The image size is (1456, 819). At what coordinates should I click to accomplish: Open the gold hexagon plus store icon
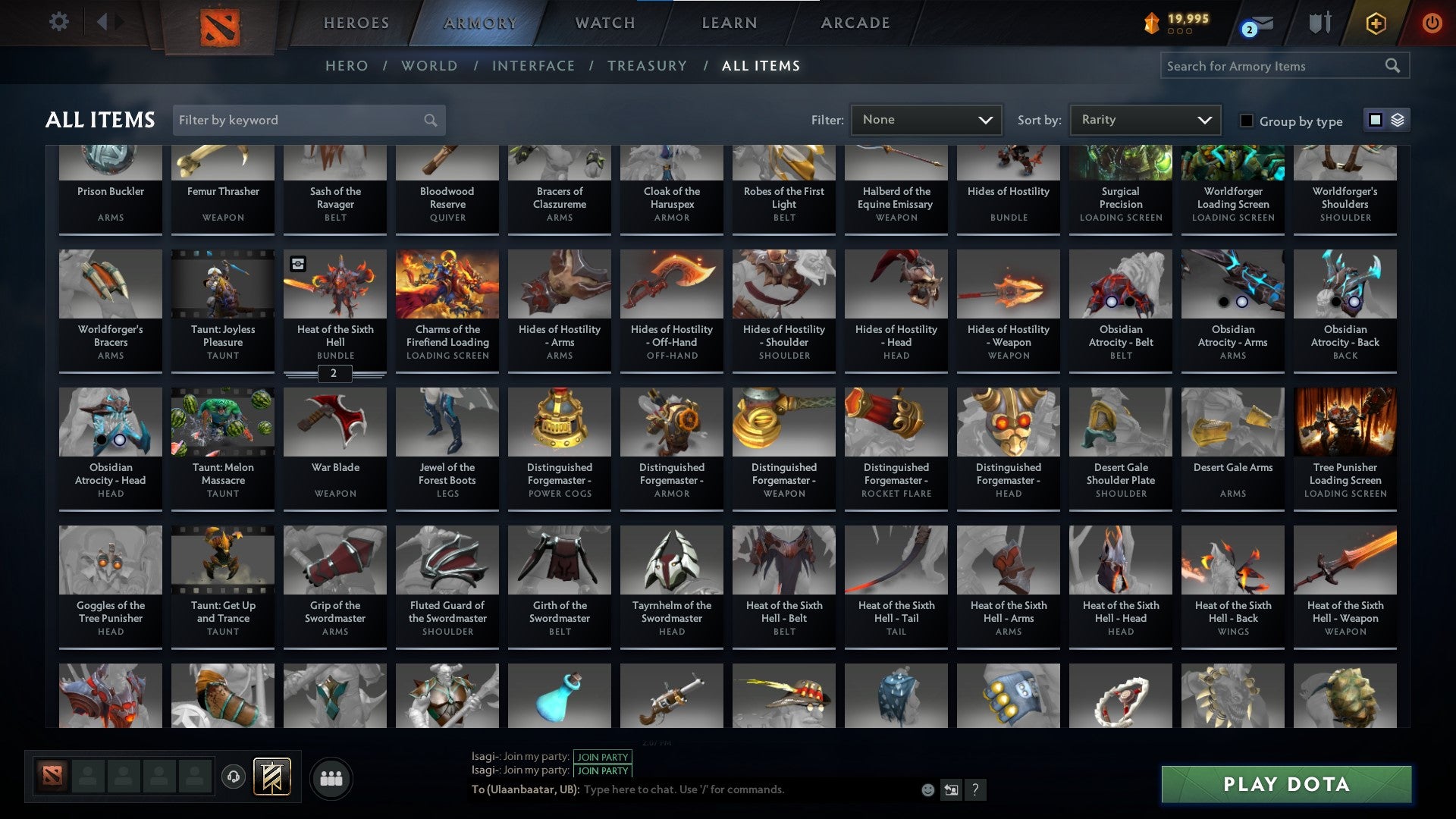coord(1377,23)
